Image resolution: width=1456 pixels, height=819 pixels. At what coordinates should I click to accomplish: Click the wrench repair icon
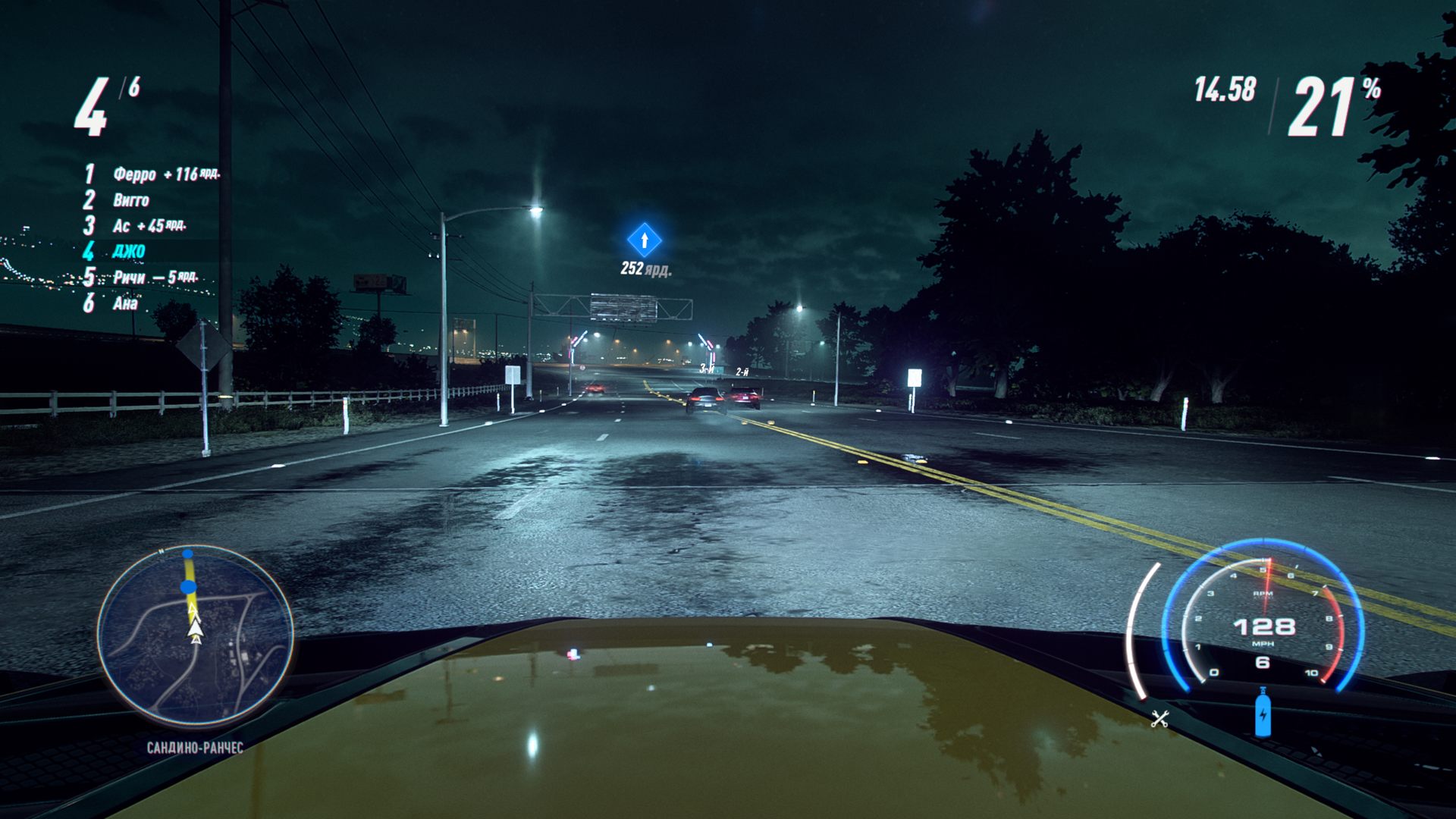(x=1159, y=718)
